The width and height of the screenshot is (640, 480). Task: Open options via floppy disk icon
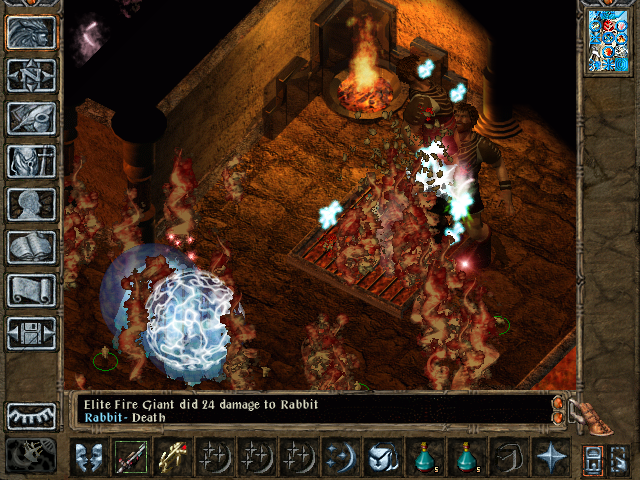(31, 332)
